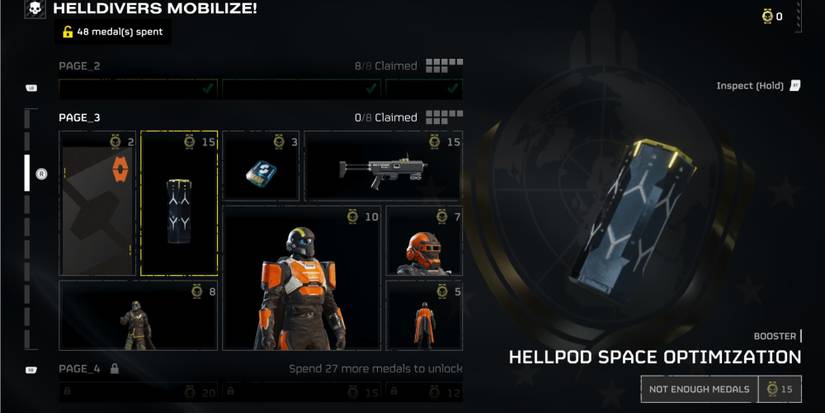The width and height of the screenshot is (825, 413).
Task: Click the Not Enough Medals purchase button
Action: pyautogui.click(x=699, y=389)
